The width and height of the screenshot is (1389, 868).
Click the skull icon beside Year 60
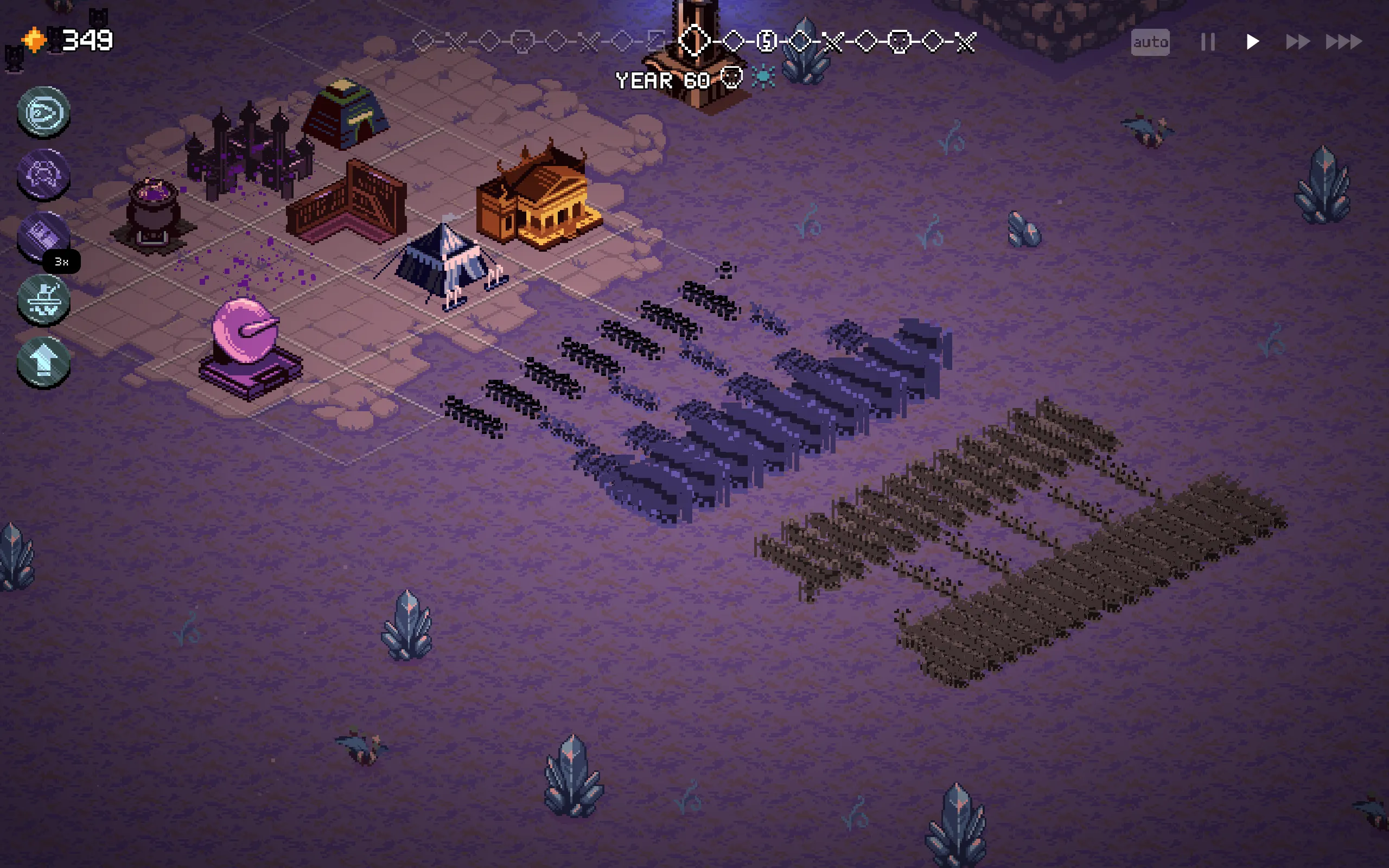click(x=731, y=78)
